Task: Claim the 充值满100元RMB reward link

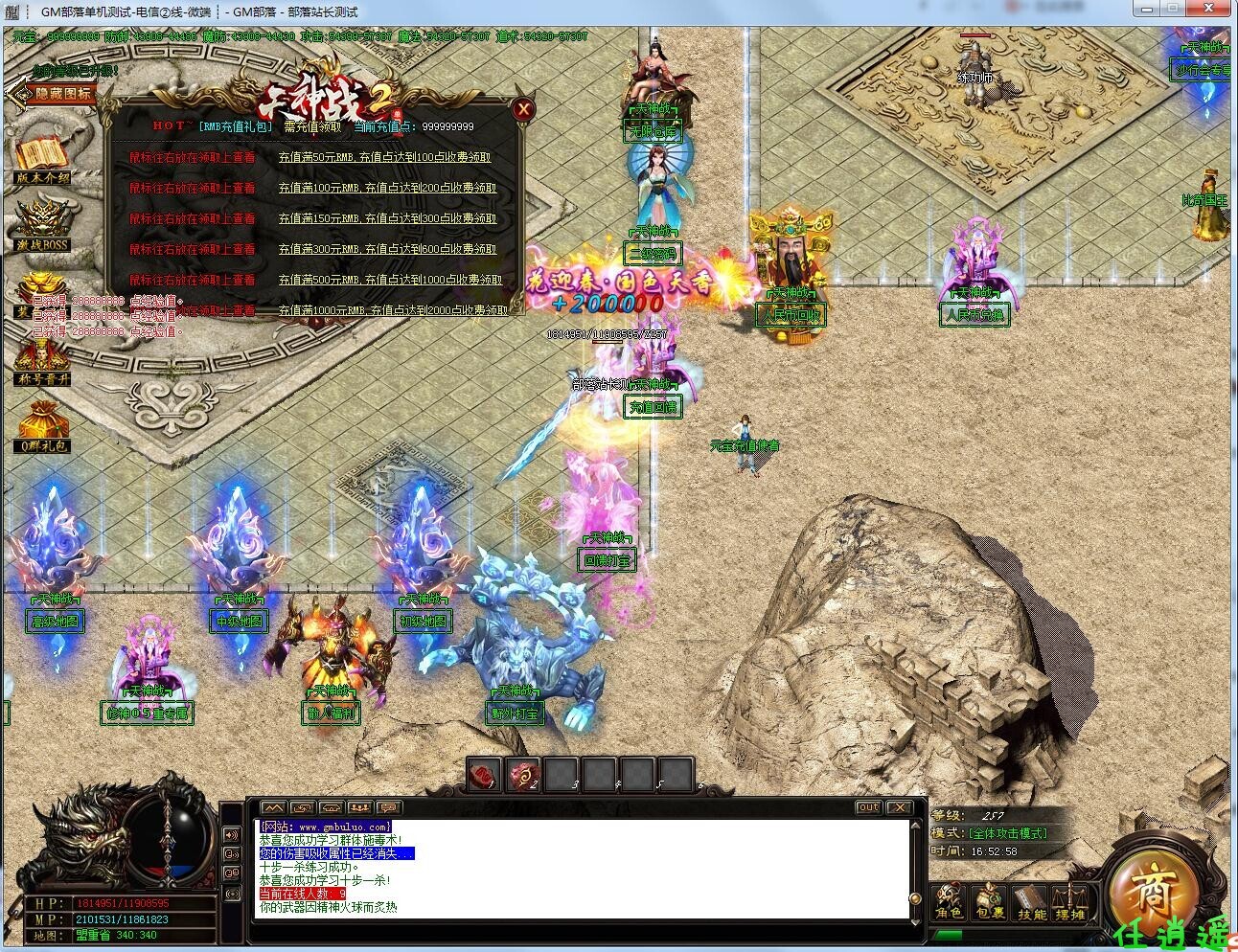Action: pos(387,189)
